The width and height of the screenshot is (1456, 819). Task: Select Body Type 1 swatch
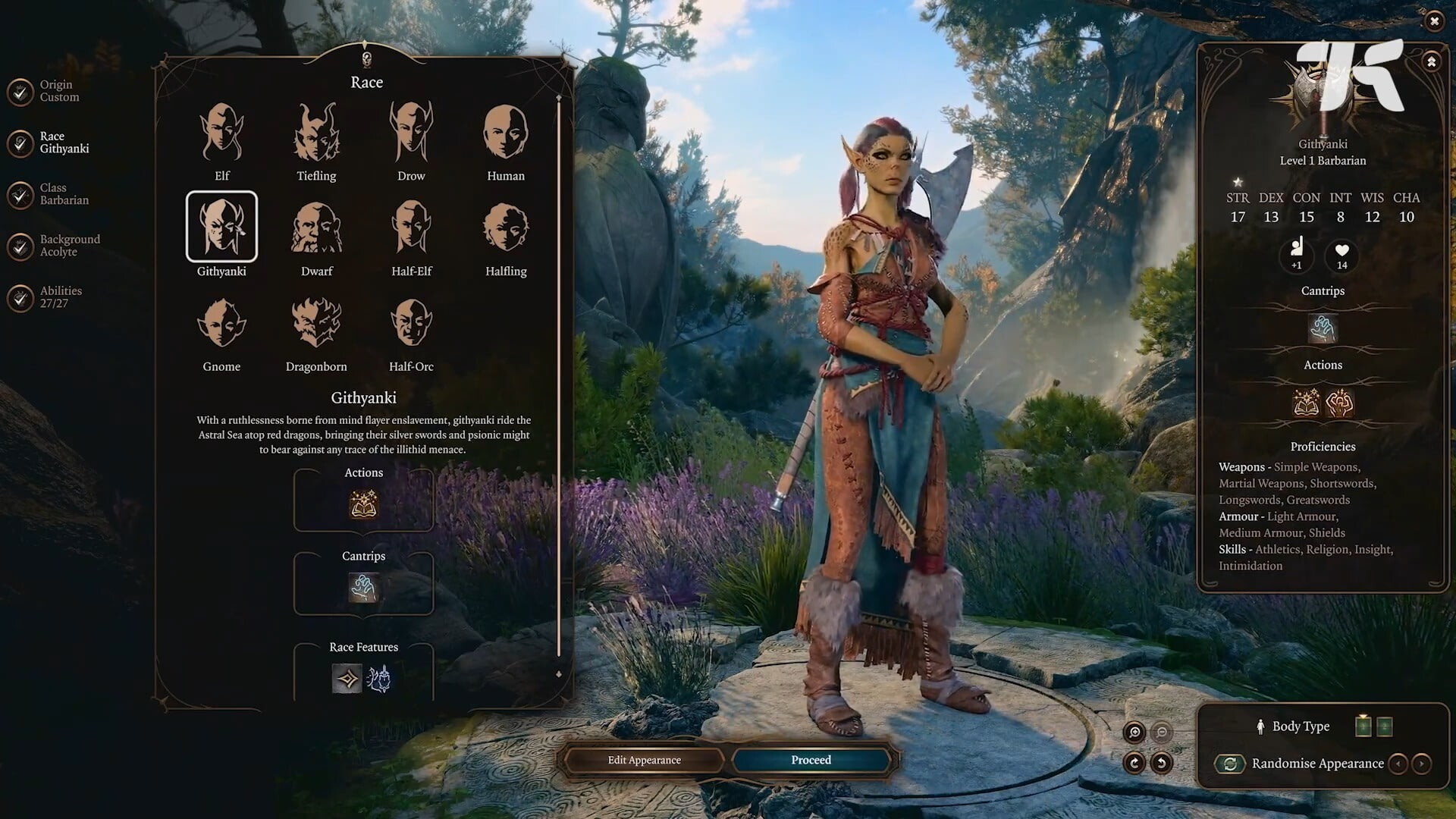click(1363, 726)
